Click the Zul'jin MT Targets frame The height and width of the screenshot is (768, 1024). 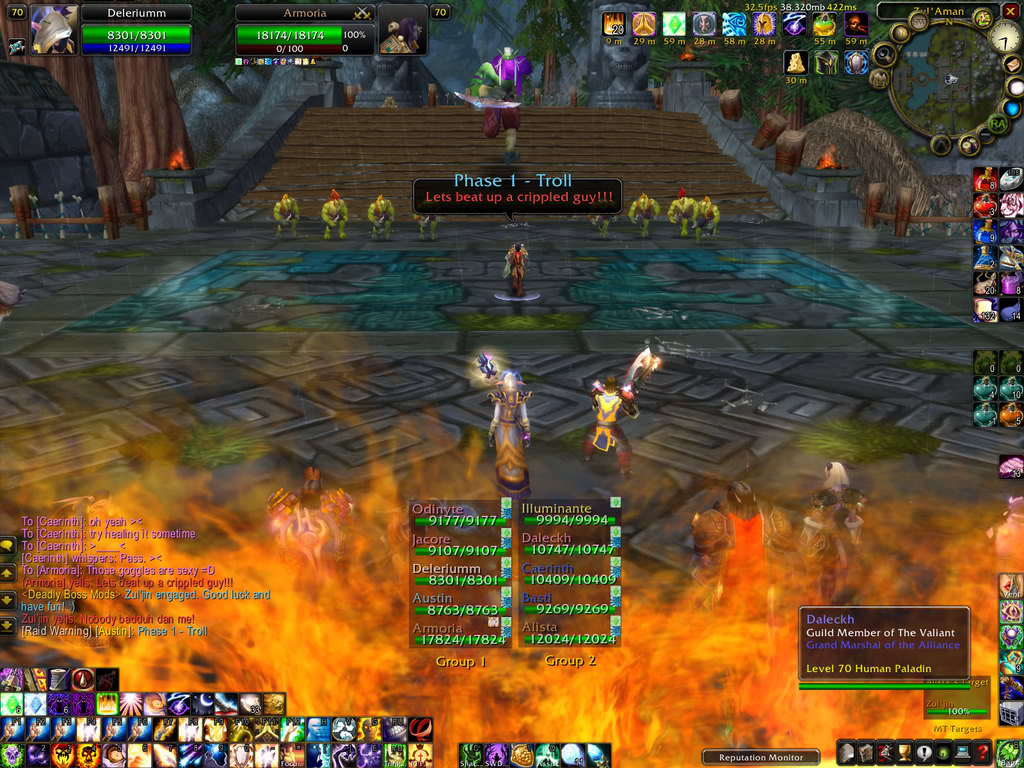(x=955, y=707)
